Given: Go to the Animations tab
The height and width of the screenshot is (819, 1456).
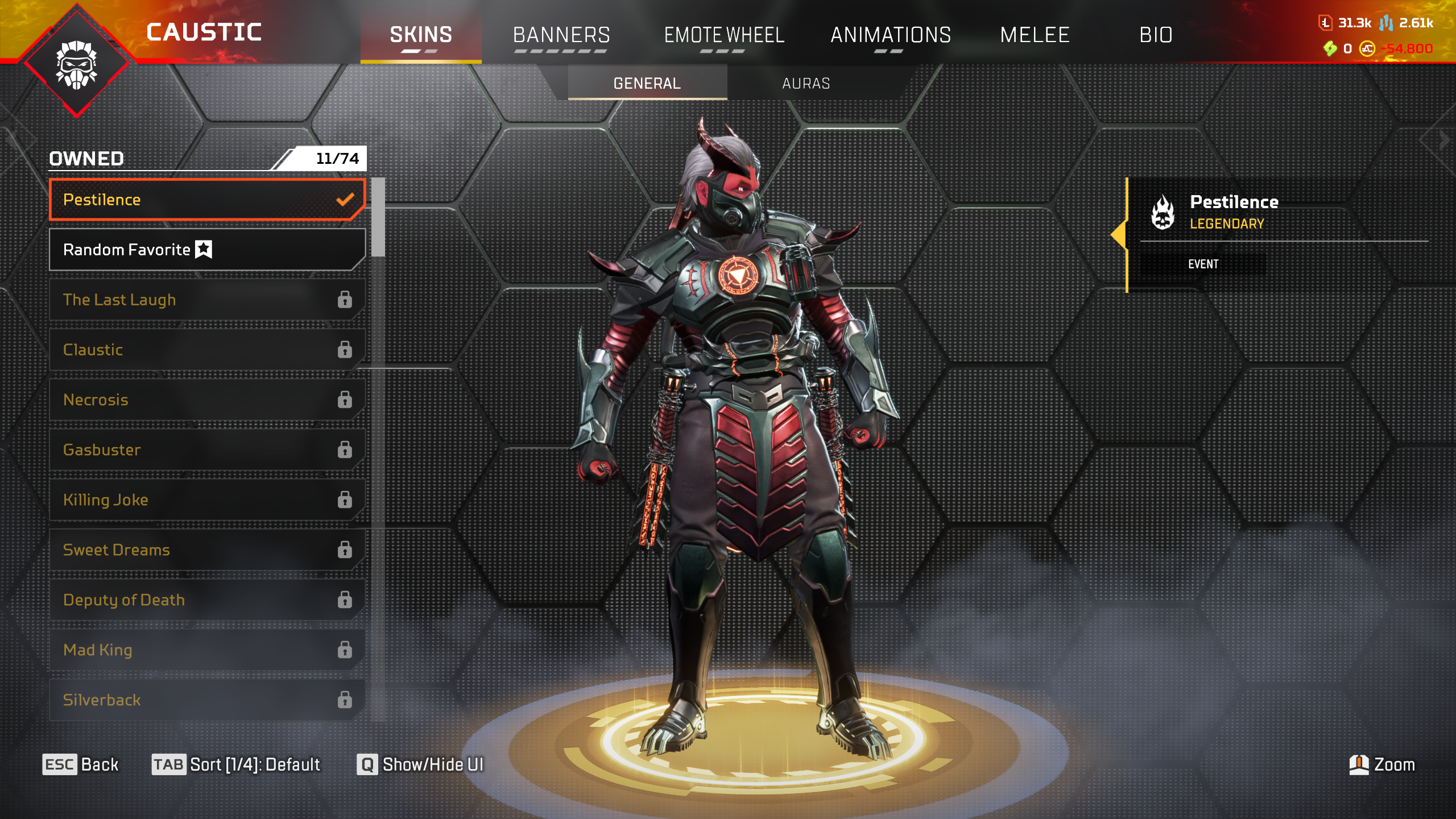Looking at the screenshot, I should click(x=891, y=35).
